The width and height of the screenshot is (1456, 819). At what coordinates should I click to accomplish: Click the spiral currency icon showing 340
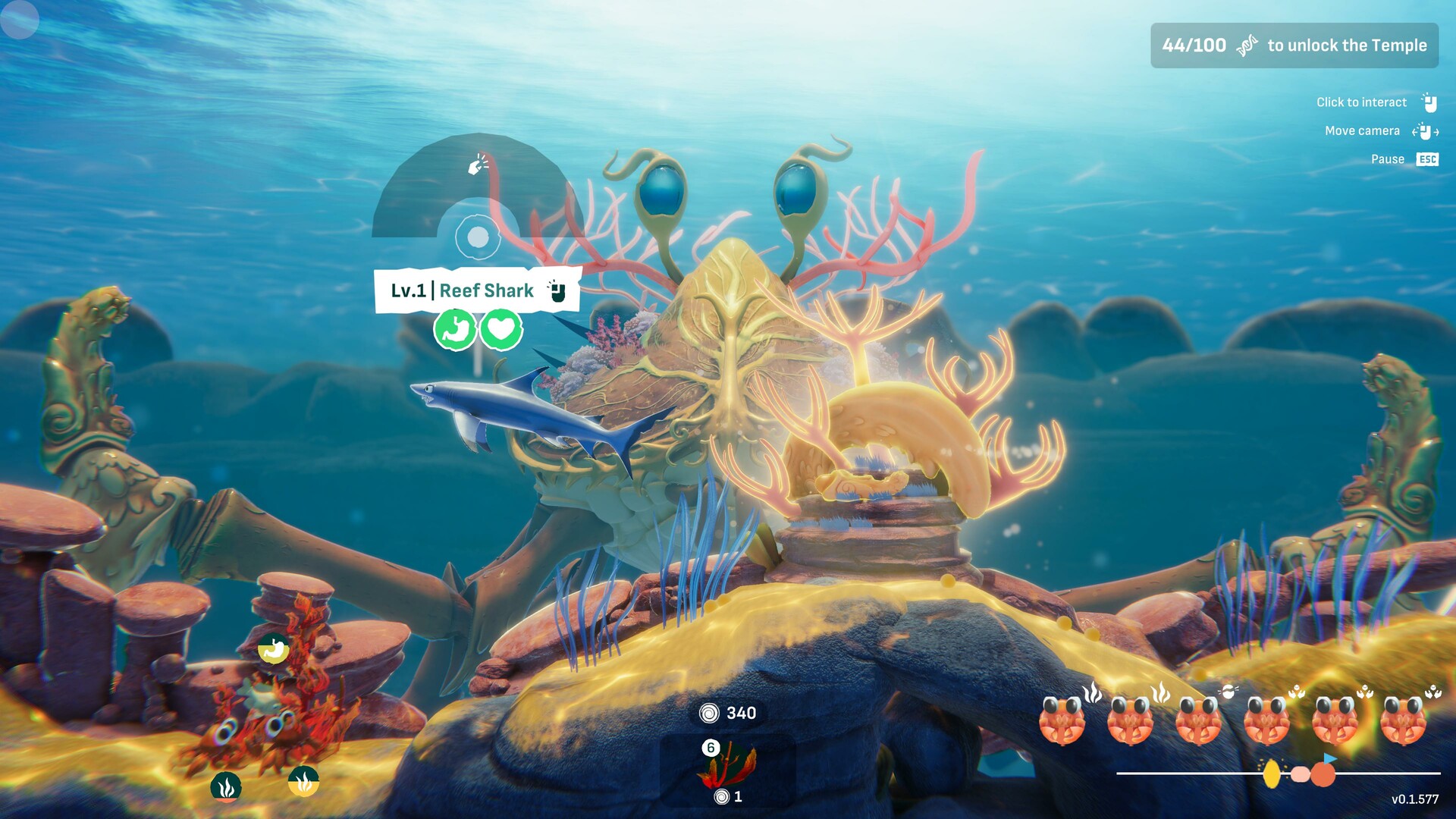click(x=709, y=713)
